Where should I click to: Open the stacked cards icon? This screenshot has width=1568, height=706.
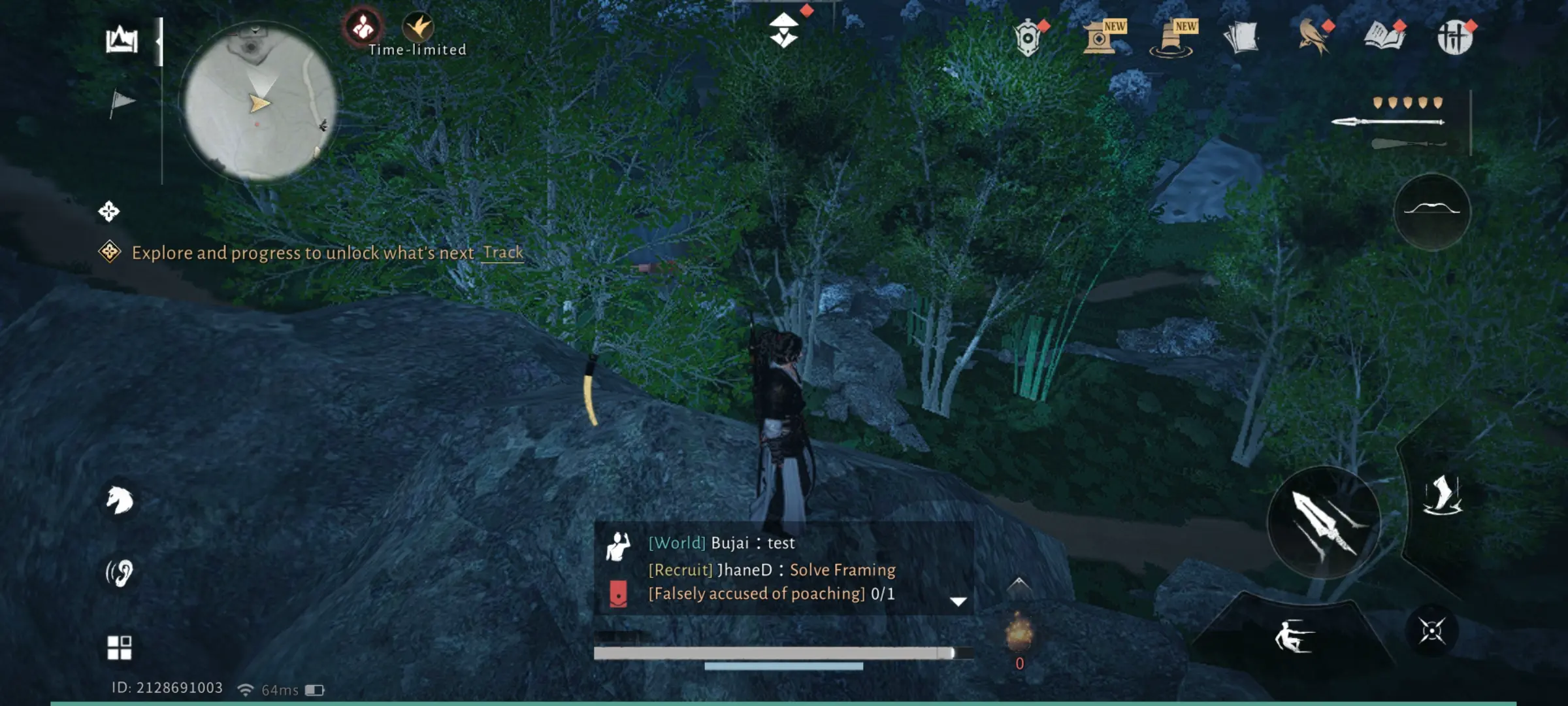click(x=1241, y=37)
